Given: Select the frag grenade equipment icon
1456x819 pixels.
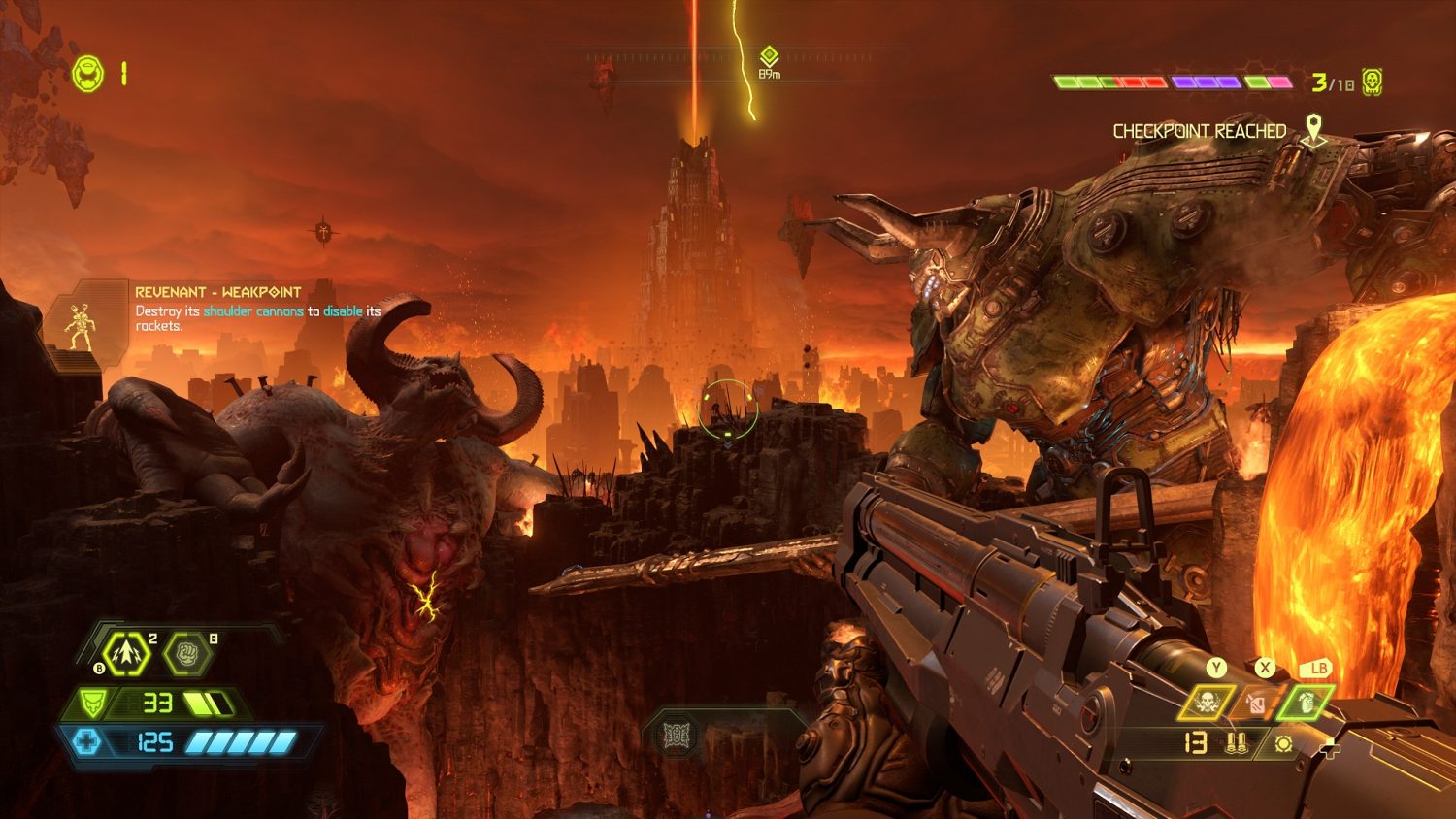Looking at the screenshot, I should 1306,702.
